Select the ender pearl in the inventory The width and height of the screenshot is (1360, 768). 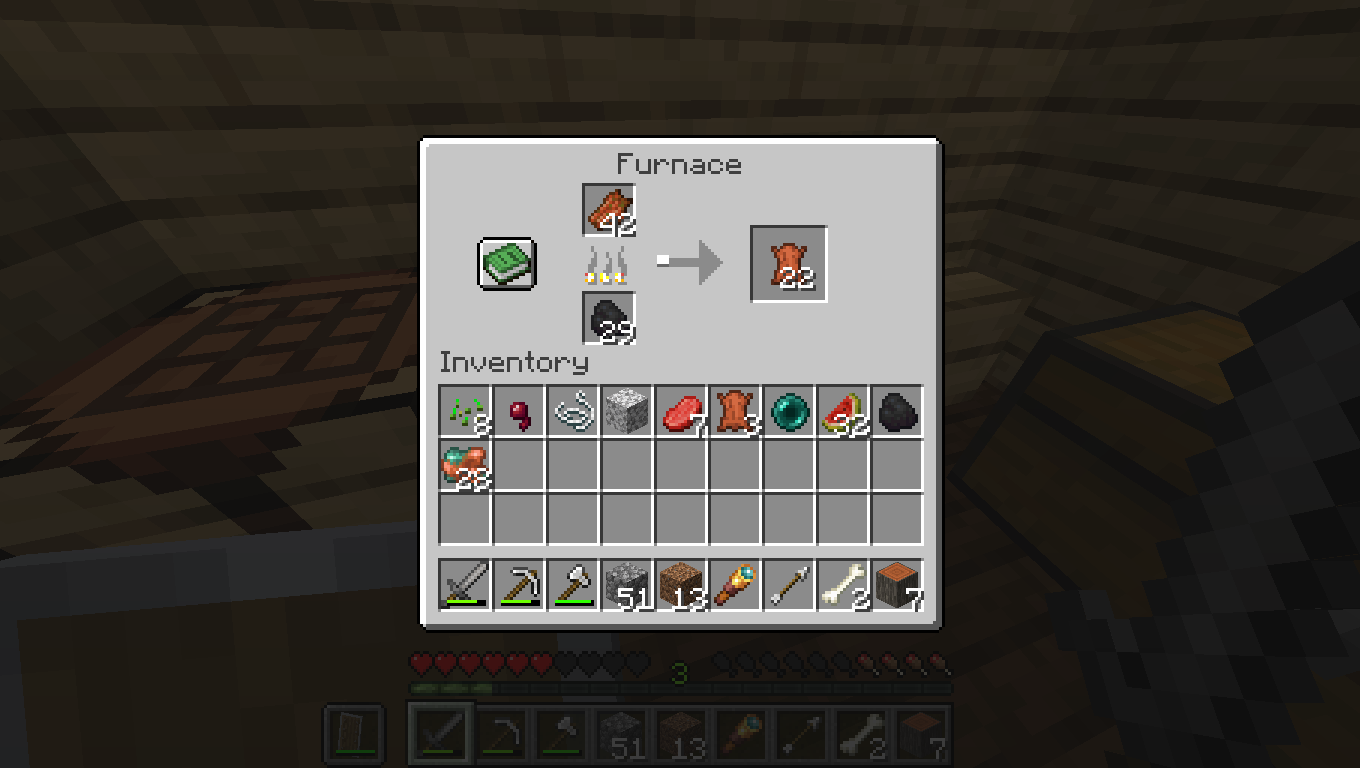pos(788,411)
